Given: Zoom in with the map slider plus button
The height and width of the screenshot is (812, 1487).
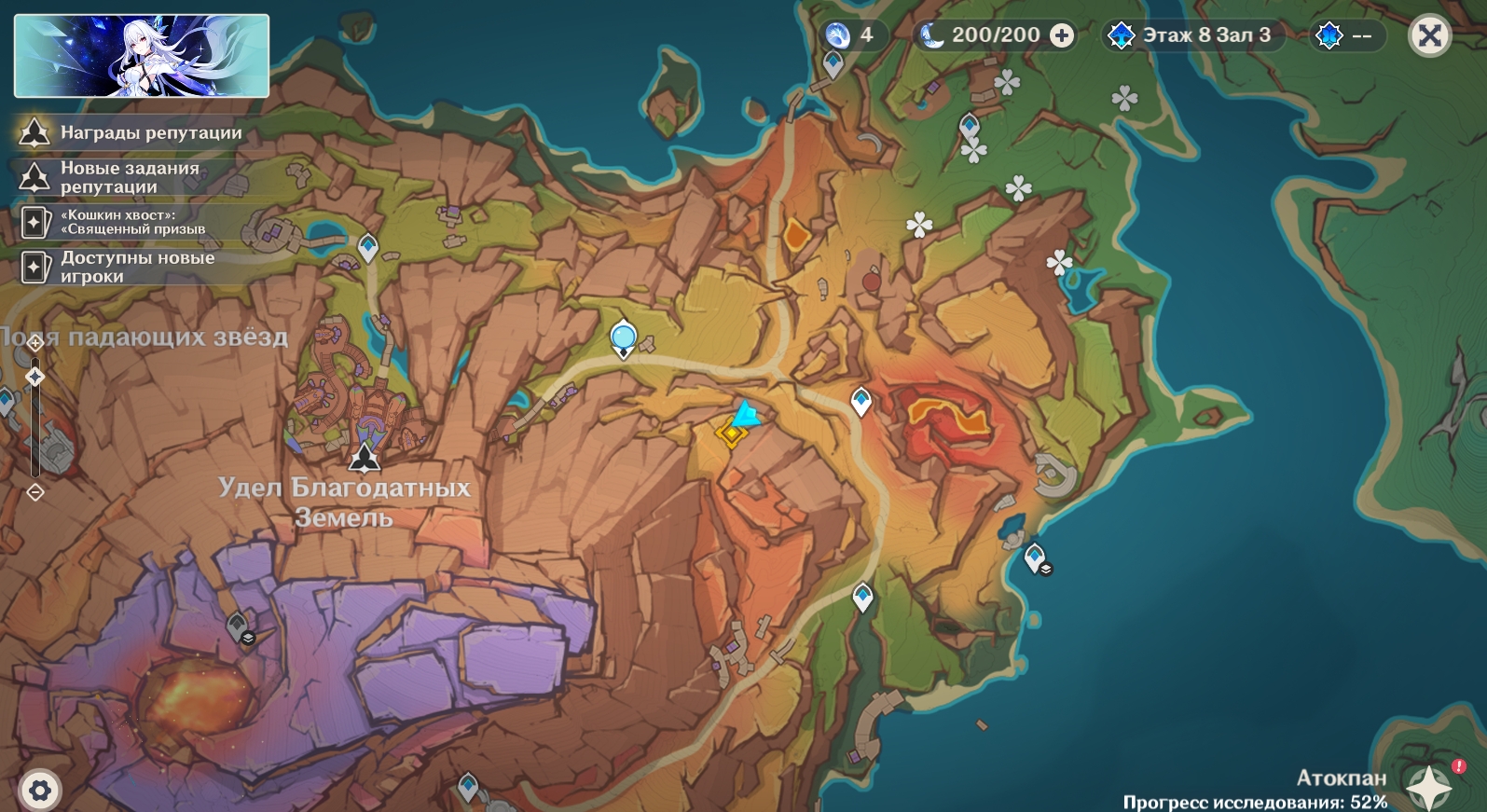Looking at the screenshot, I should (x=35, y=343).
